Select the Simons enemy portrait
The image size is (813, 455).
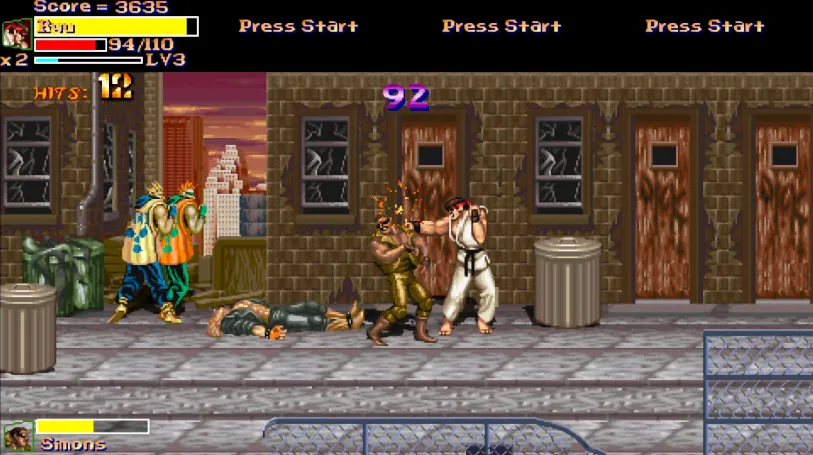(18, 436)
